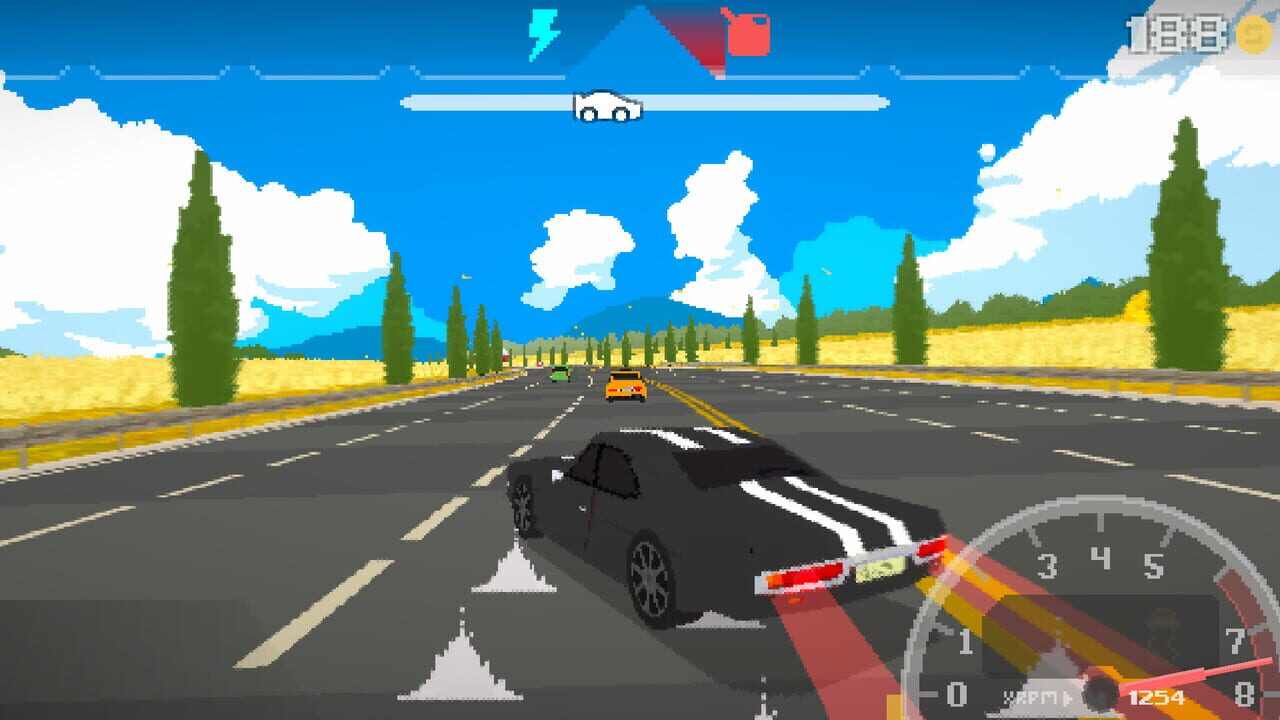Select the number 0 on the tachometer dial

click(x=957, y=694)
